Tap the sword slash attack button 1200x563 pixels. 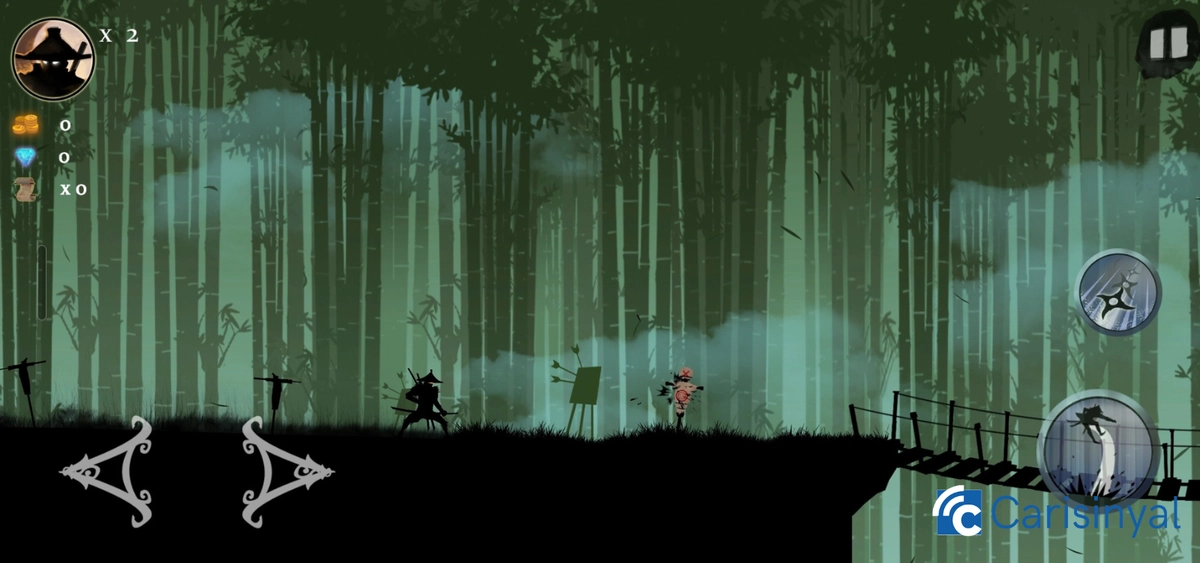pyautogui.click(x=1101, y=449)
